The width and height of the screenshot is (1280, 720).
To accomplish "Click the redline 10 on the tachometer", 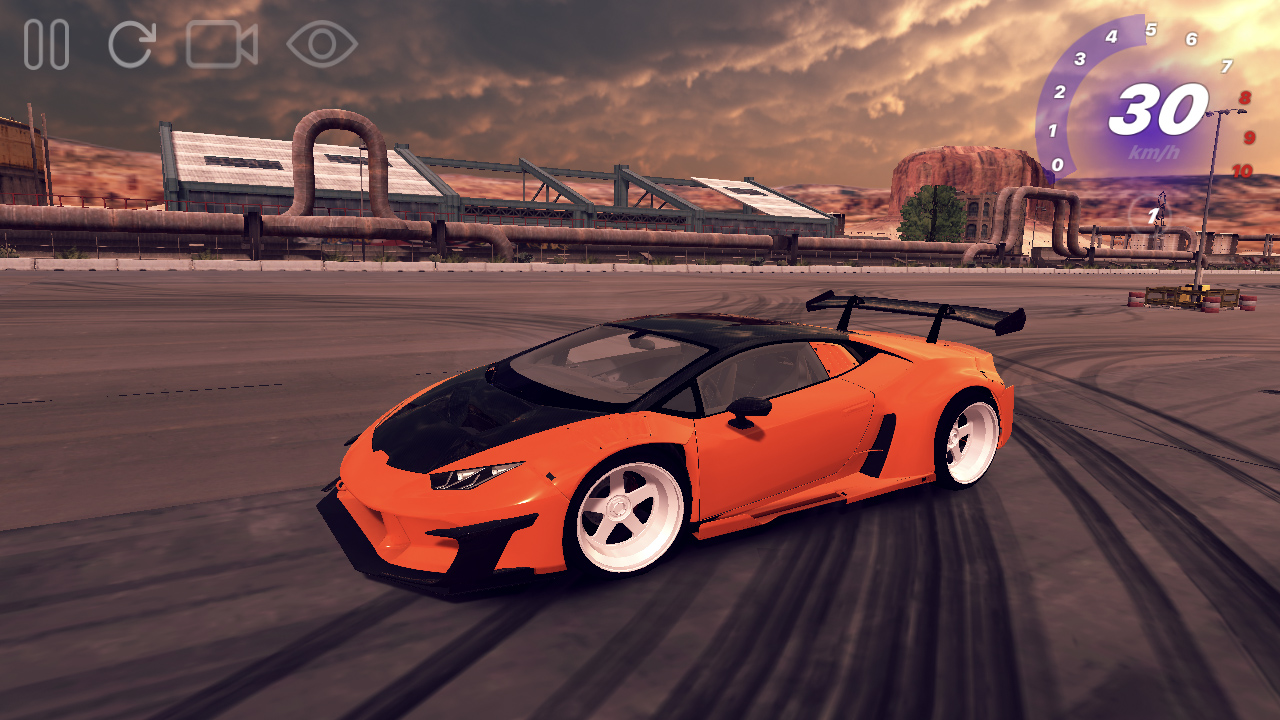I will pyautogui.click(x=1241, y=172).
